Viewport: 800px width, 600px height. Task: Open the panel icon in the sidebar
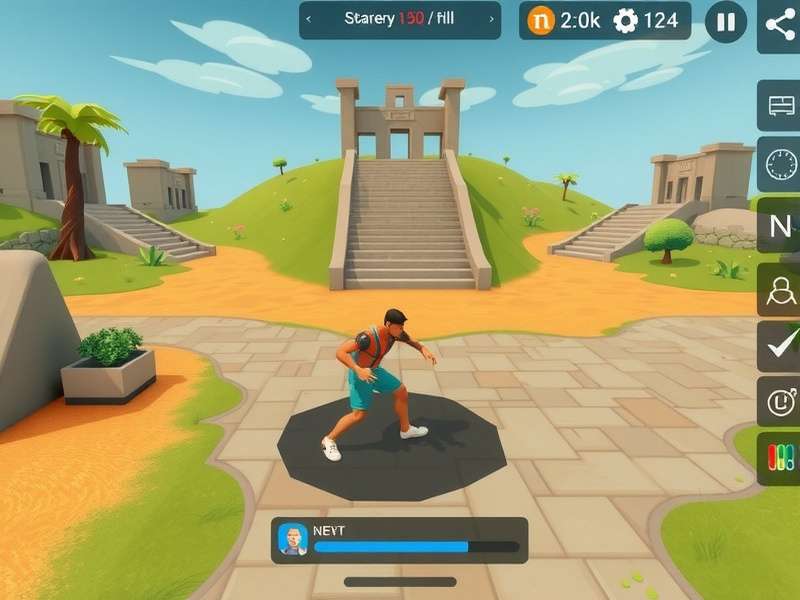[779, 106]
